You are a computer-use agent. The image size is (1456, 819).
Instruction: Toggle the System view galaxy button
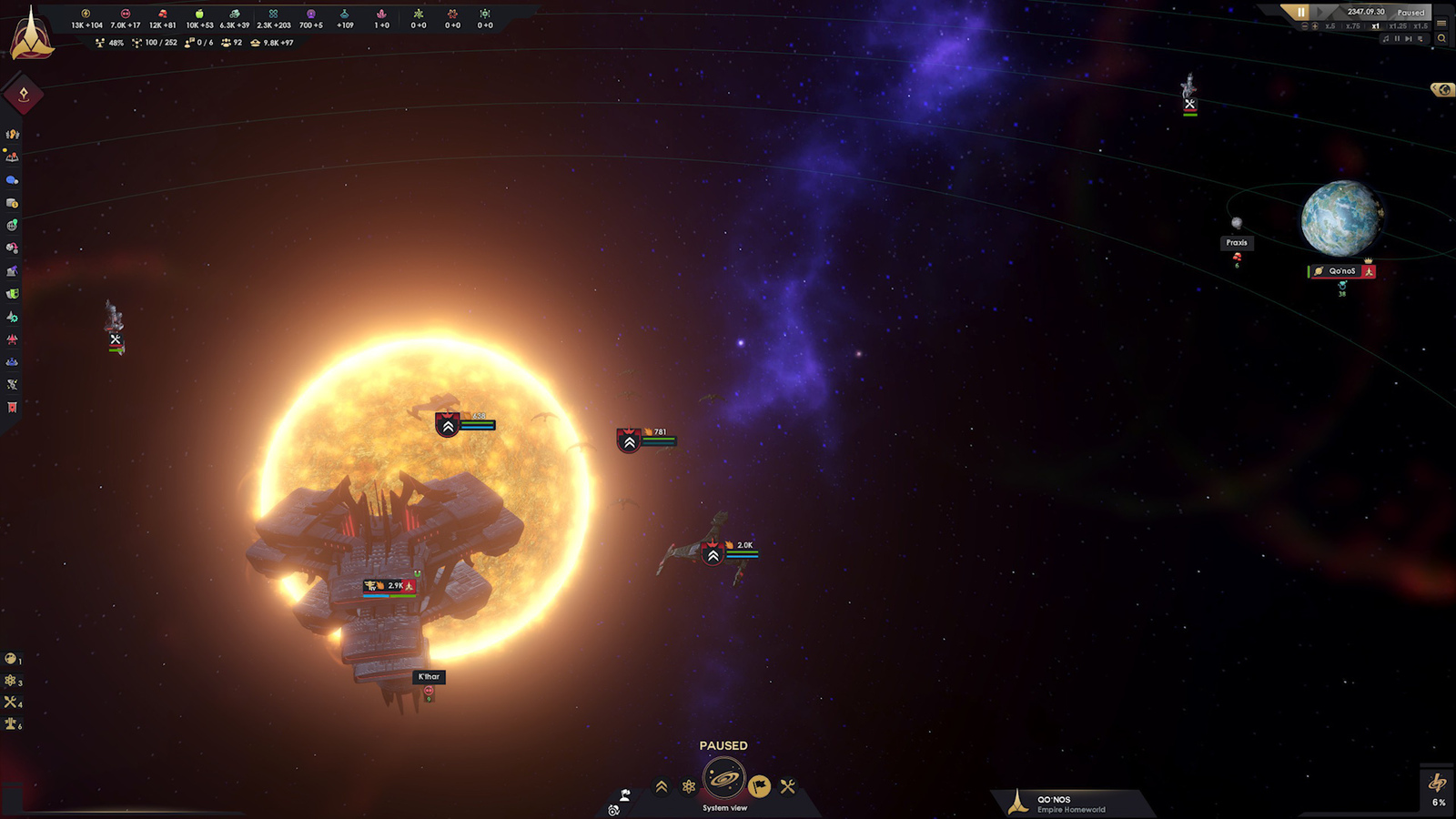click(x=723, y=780)
